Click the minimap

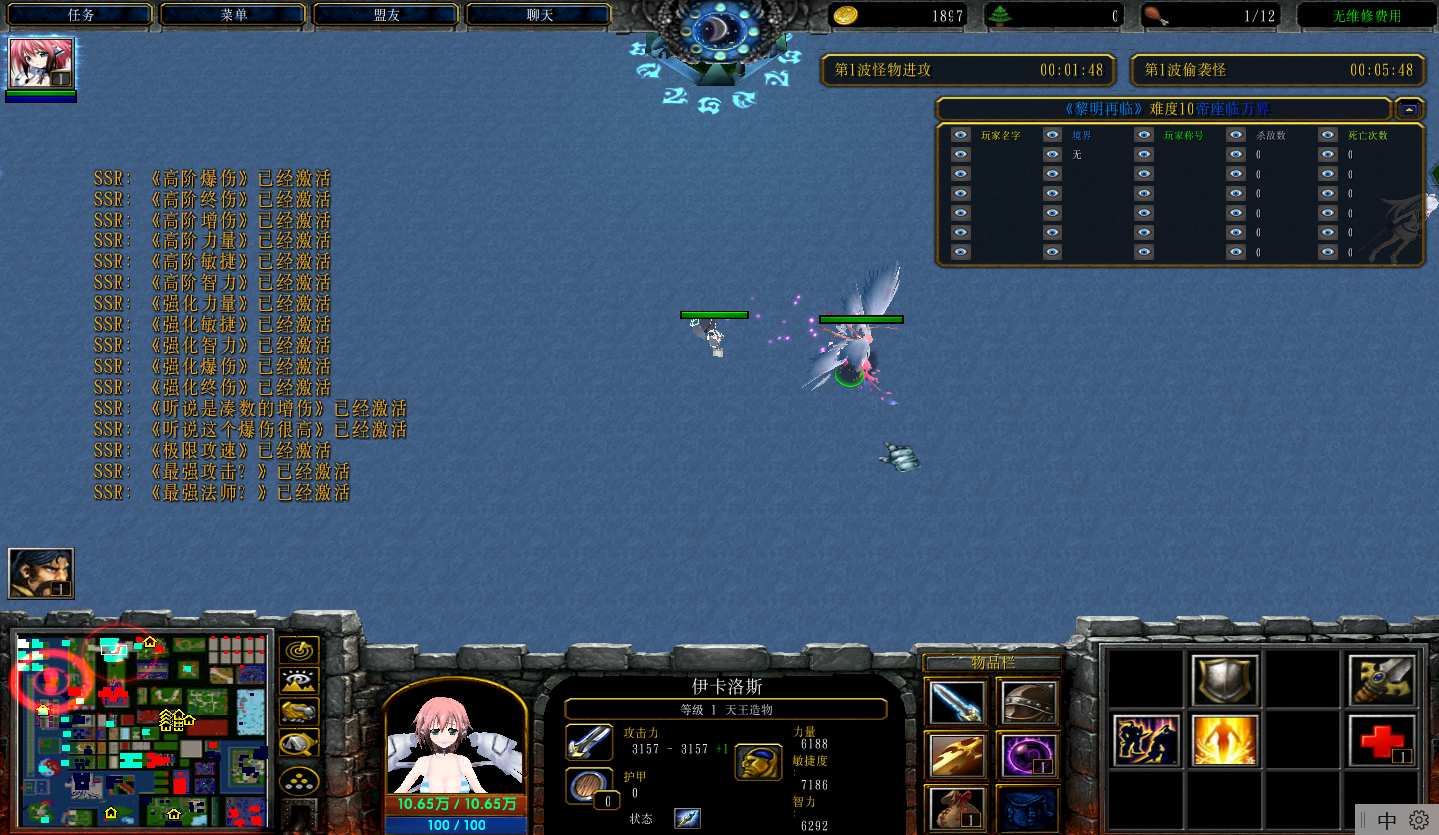coord(140,728)
